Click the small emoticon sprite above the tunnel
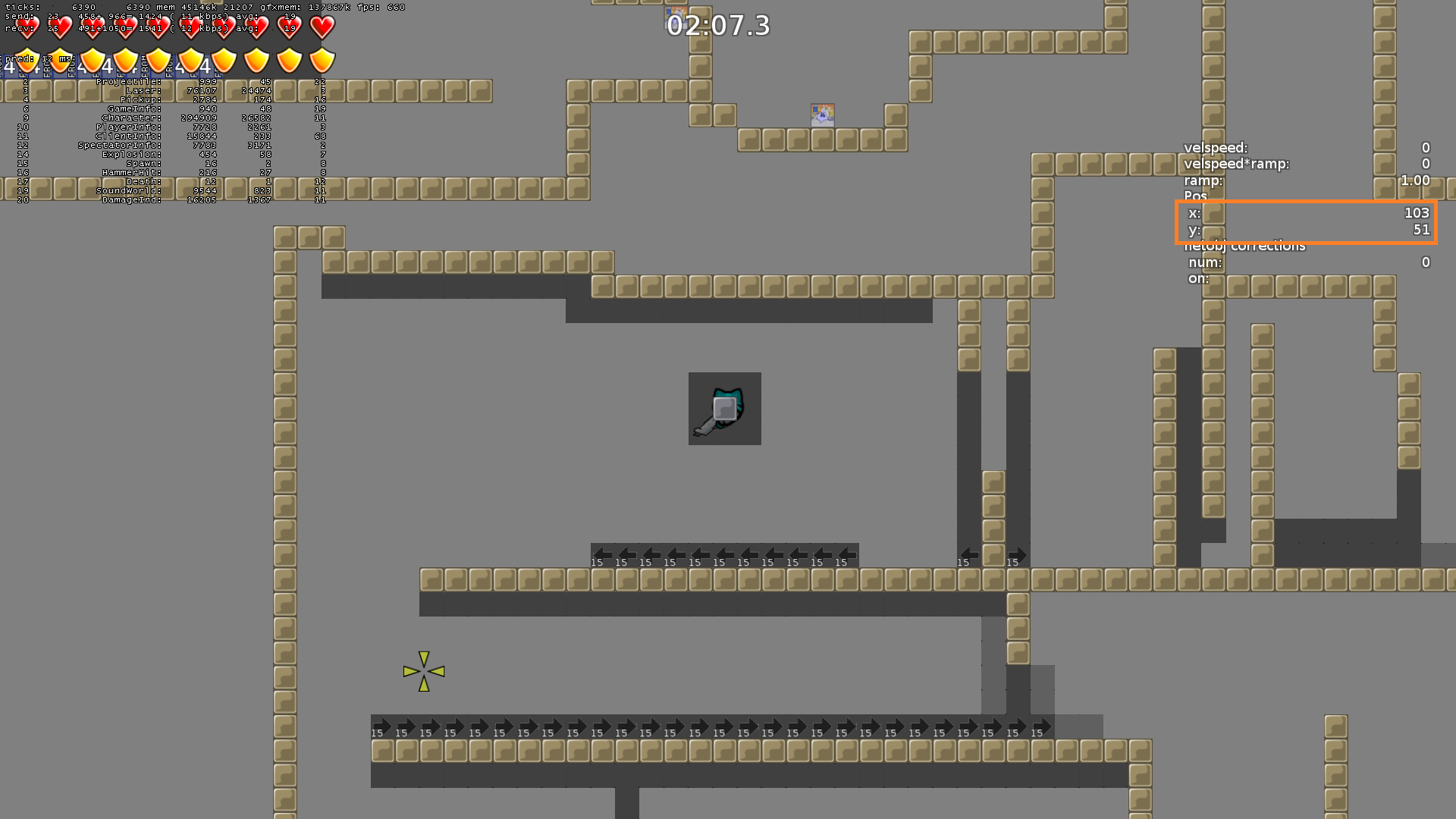The width and height of the screenshot is (1456, 819). (823, 115)
